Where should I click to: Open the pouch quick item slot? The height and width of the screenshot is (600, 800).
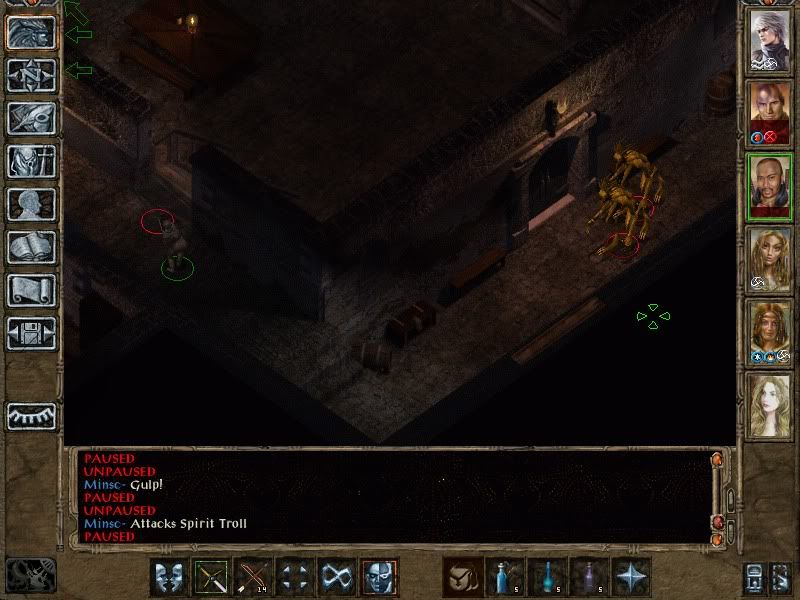pos(463,577)
